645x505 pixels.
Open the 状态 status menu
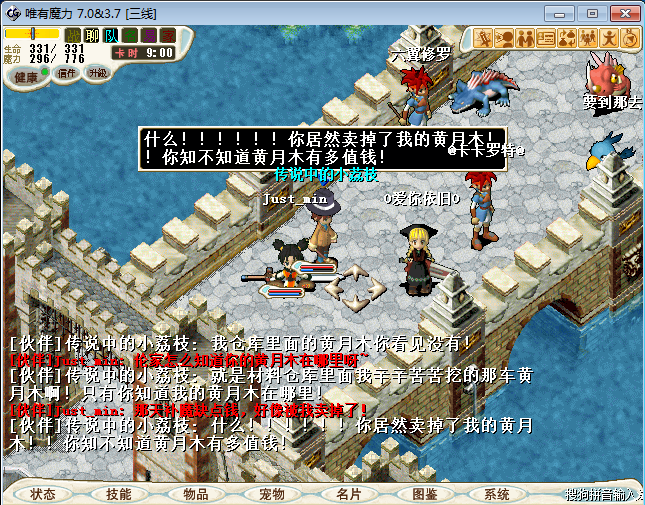point(43,494)
